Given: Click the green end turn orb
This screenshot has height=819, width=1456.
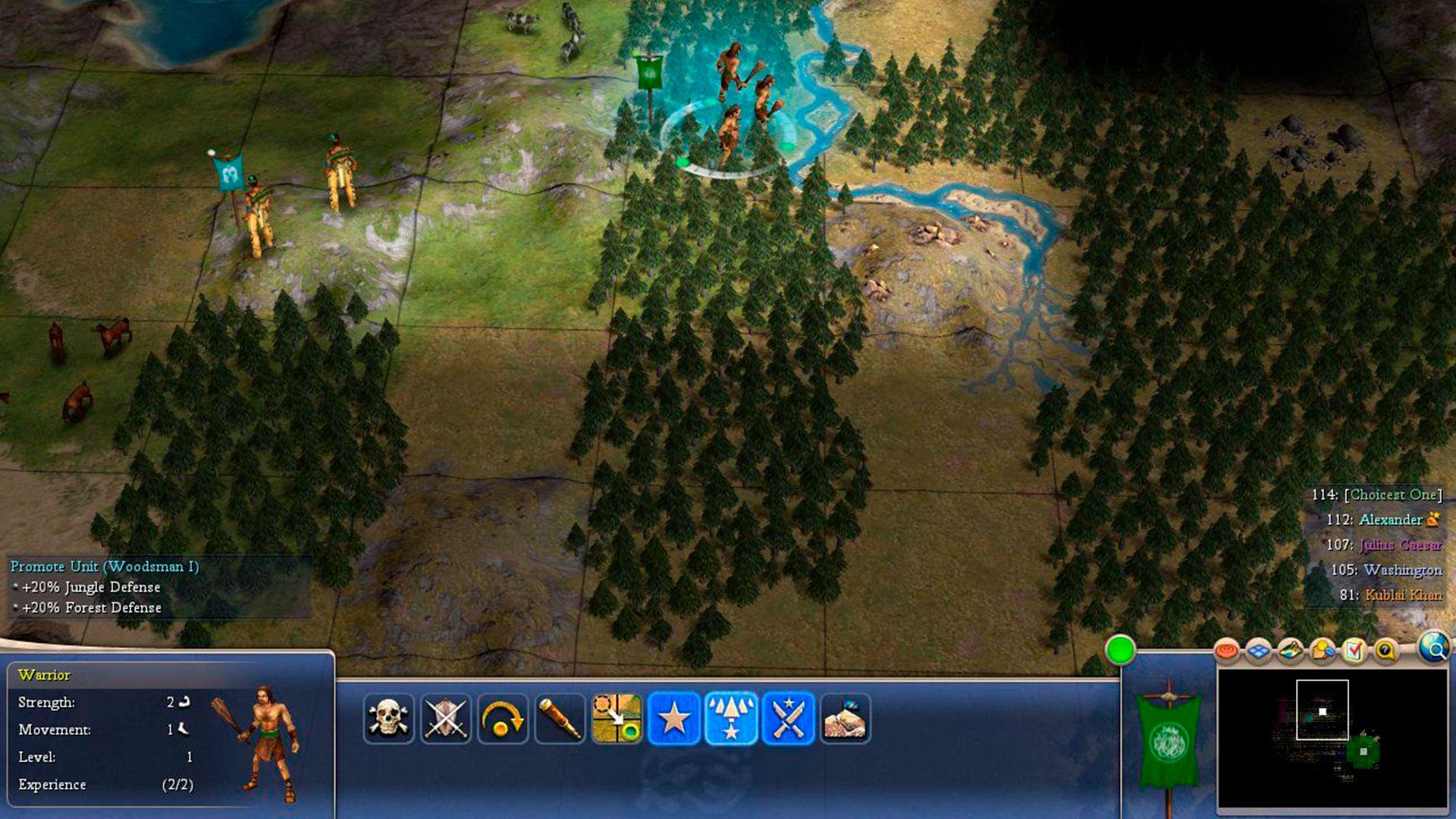Looking at the screenshot, I should (1120, 651).
